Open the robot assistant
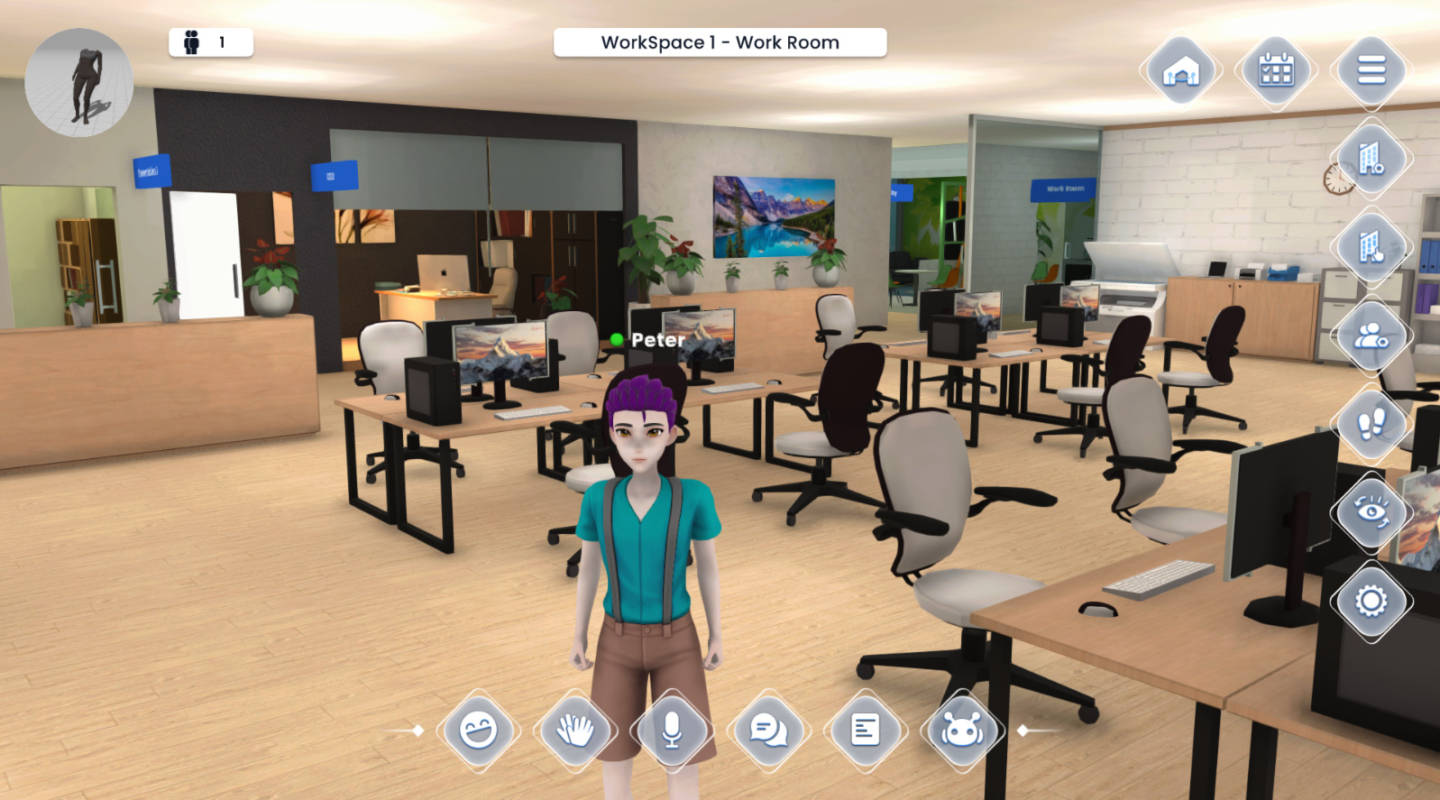1440x800 pixels. (x=962, y=730)
